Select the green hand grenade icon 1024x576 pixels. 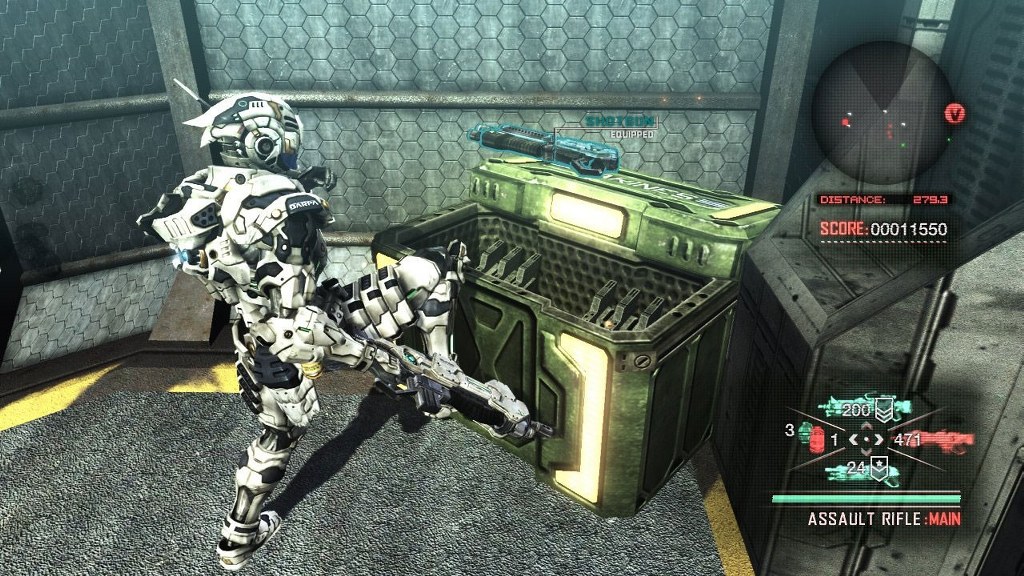click(804, 432)
